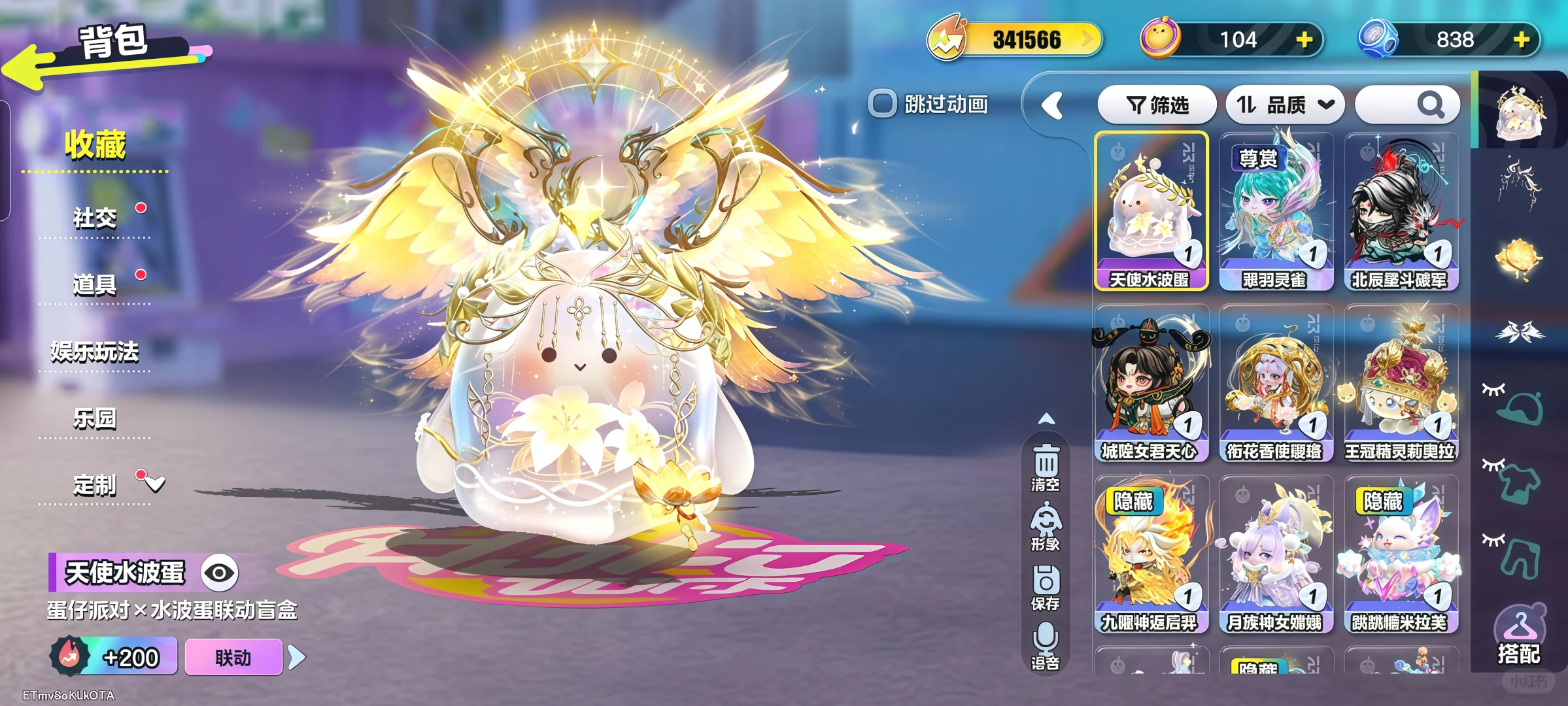Open the 乐园 category
The image size is (1568, 706).
(x=95, y=418)
